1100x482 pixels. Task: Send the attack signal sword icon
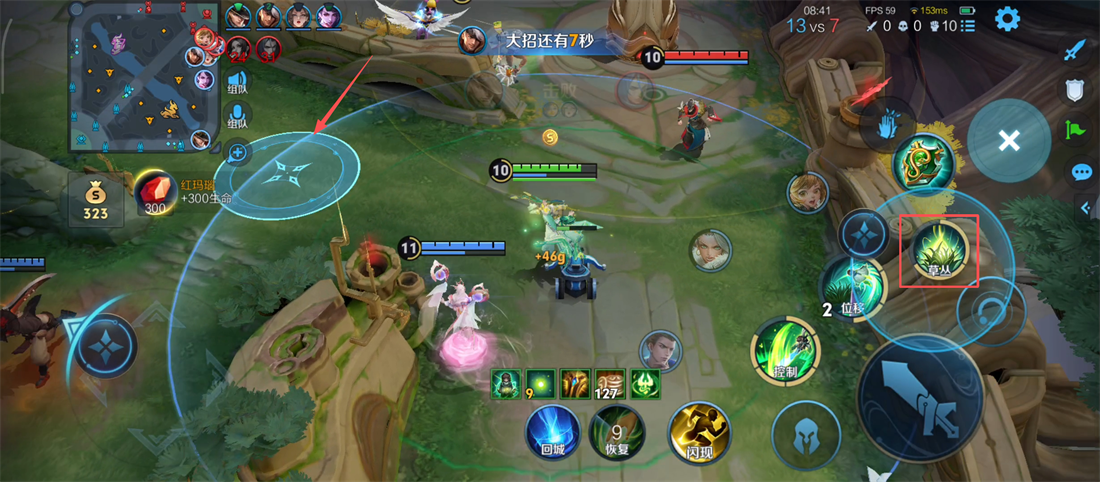(x=1074, y=50)
